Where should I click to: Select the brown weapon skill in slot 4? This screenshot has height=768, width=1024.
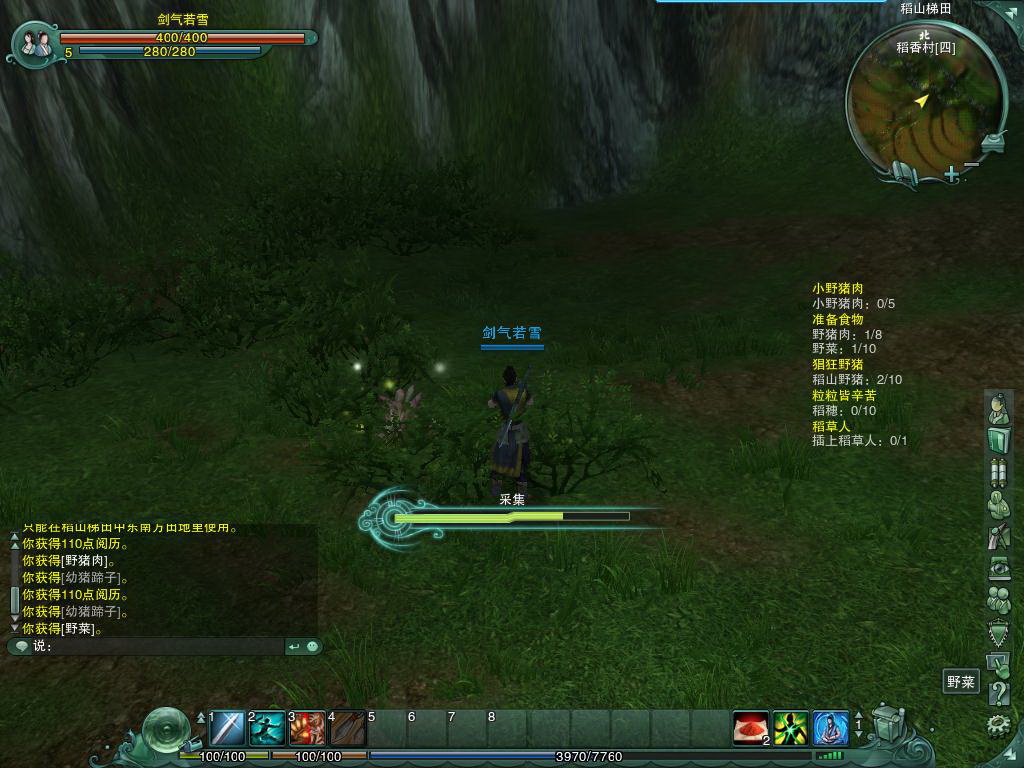[x=348, y=728]
